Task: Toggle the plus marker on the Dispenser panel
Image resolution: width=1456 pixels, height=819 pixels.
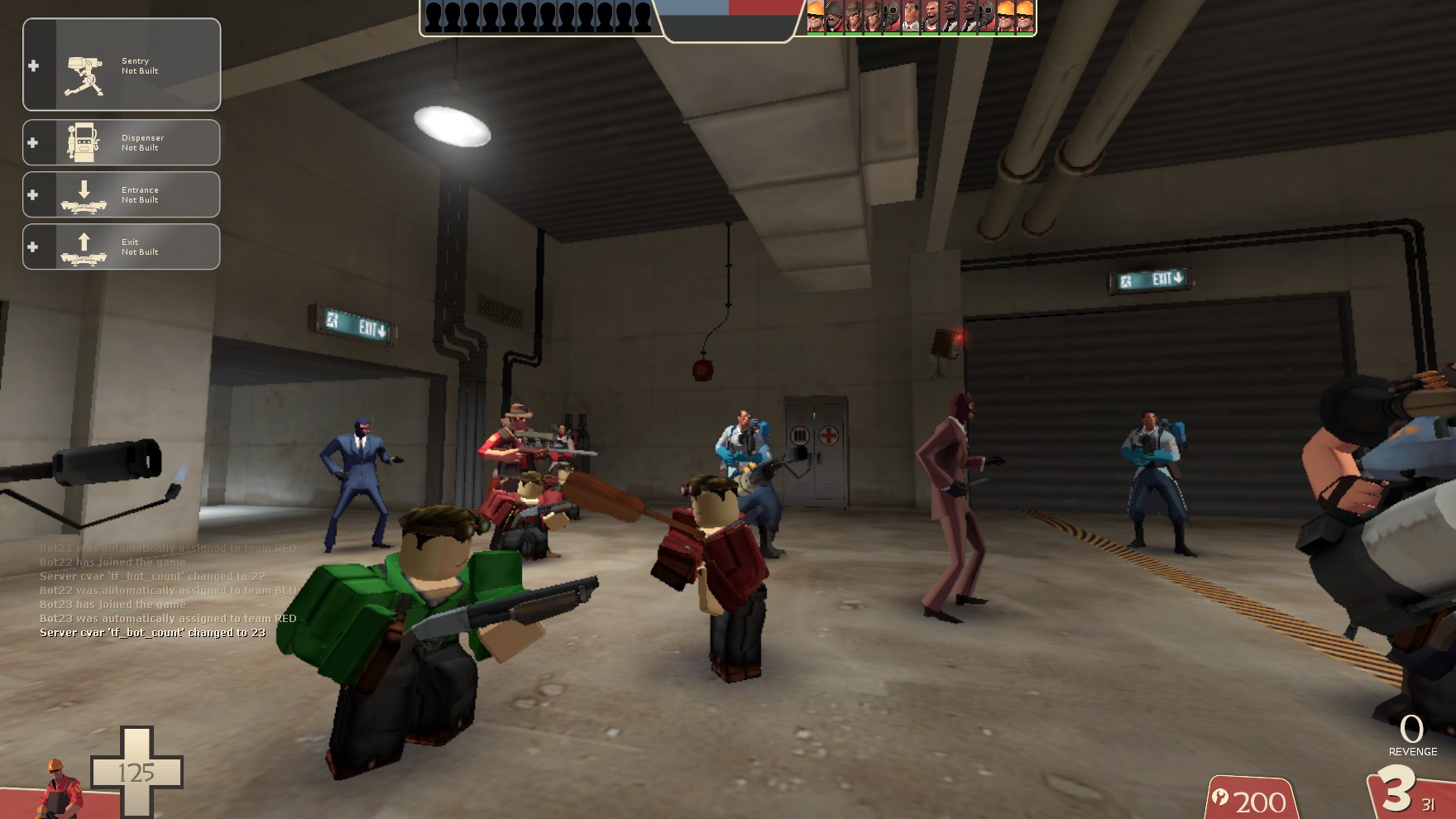Action: 33,141
